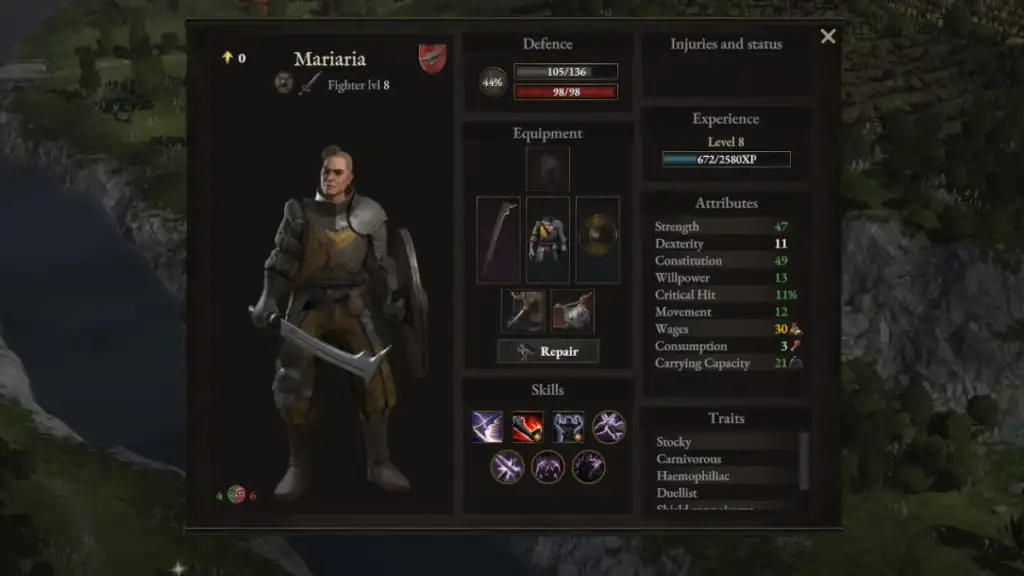Select the Haemophiliac trait entry
This screenshot has width=1024, height=576.
click(693, 476)
